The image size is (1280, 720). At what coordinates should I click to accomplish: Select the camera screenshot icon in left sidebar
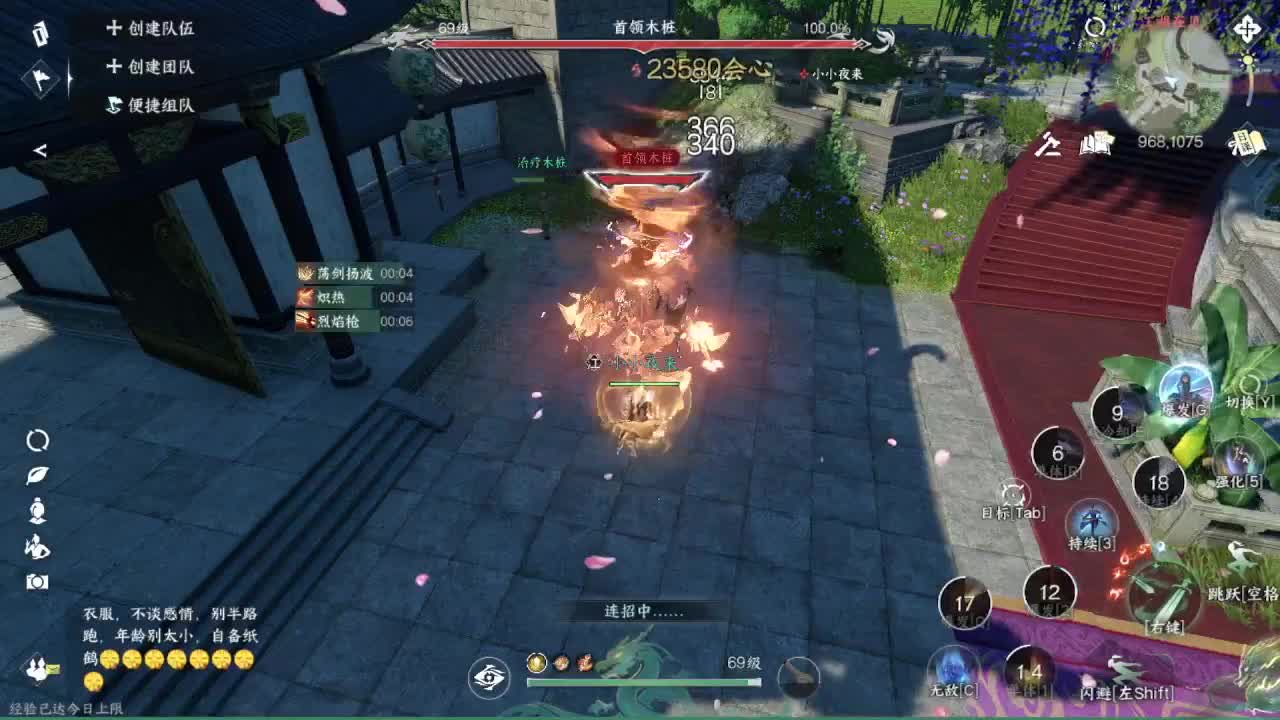(35, 581)
